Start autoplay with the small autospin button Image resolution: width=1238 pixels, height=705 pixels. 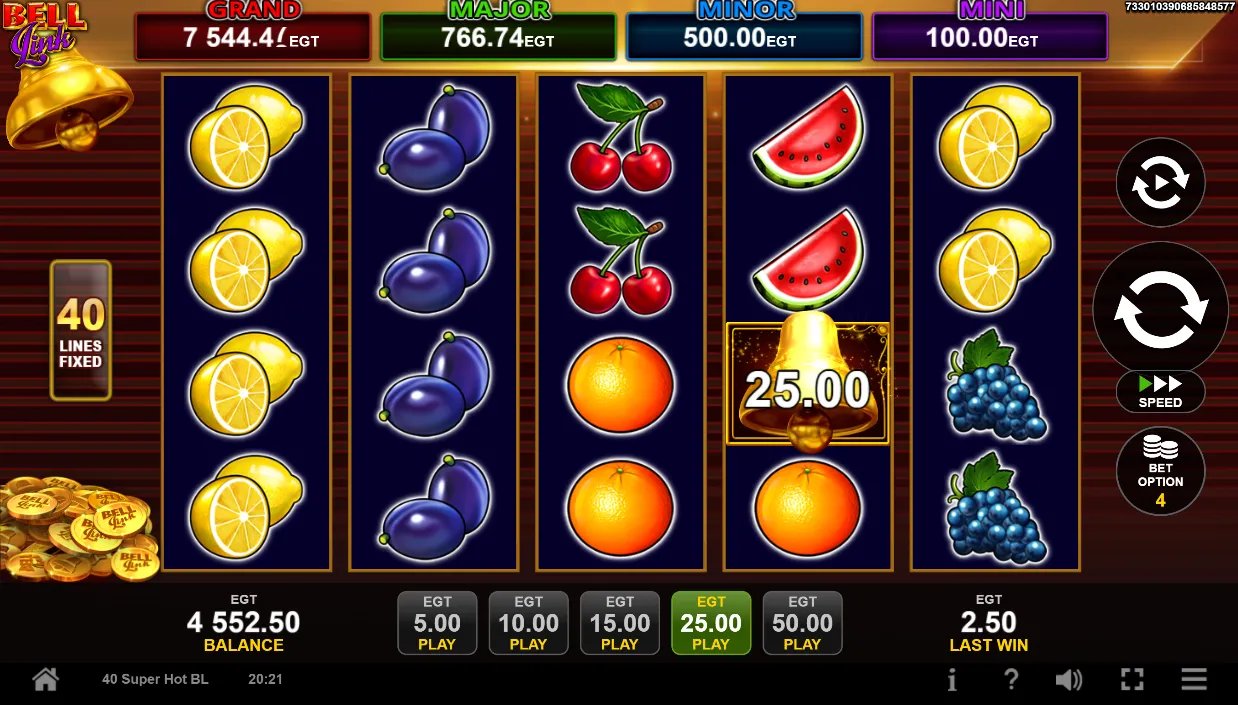click(x=1160, y=183)
